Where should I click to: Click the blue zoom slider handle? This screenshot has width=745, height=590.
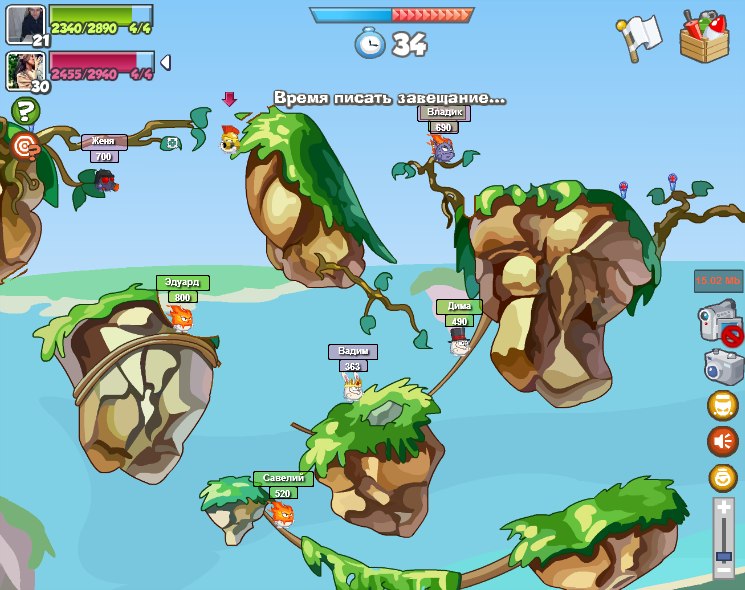click(724, 555)
